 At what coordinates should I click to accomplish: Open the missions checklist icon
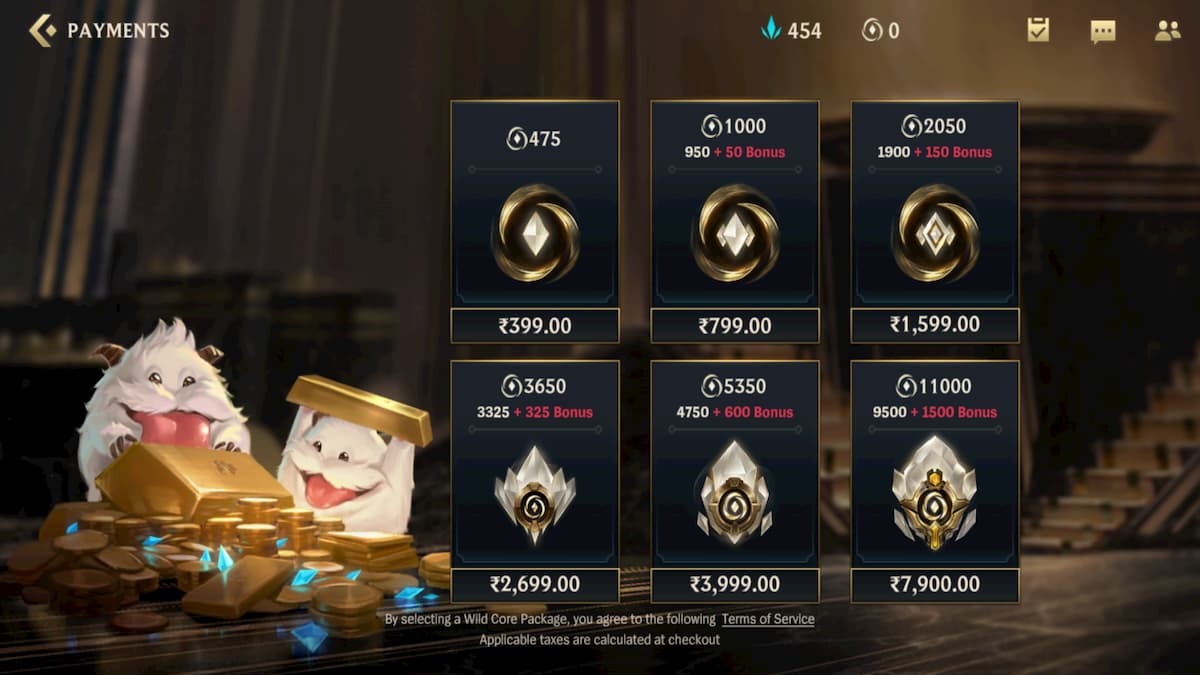pos(1038,31)
